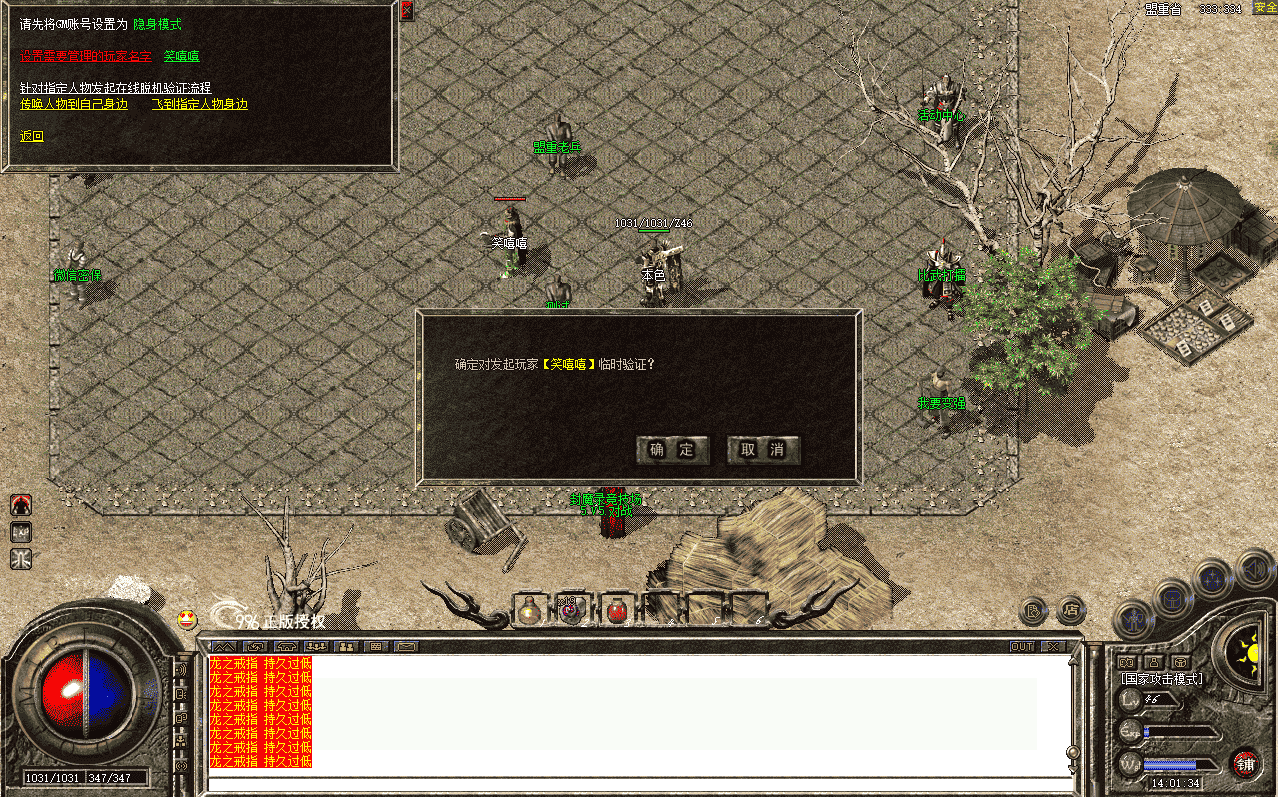
Task: Open the round 店 shop button
Action: pos(1071,608)
